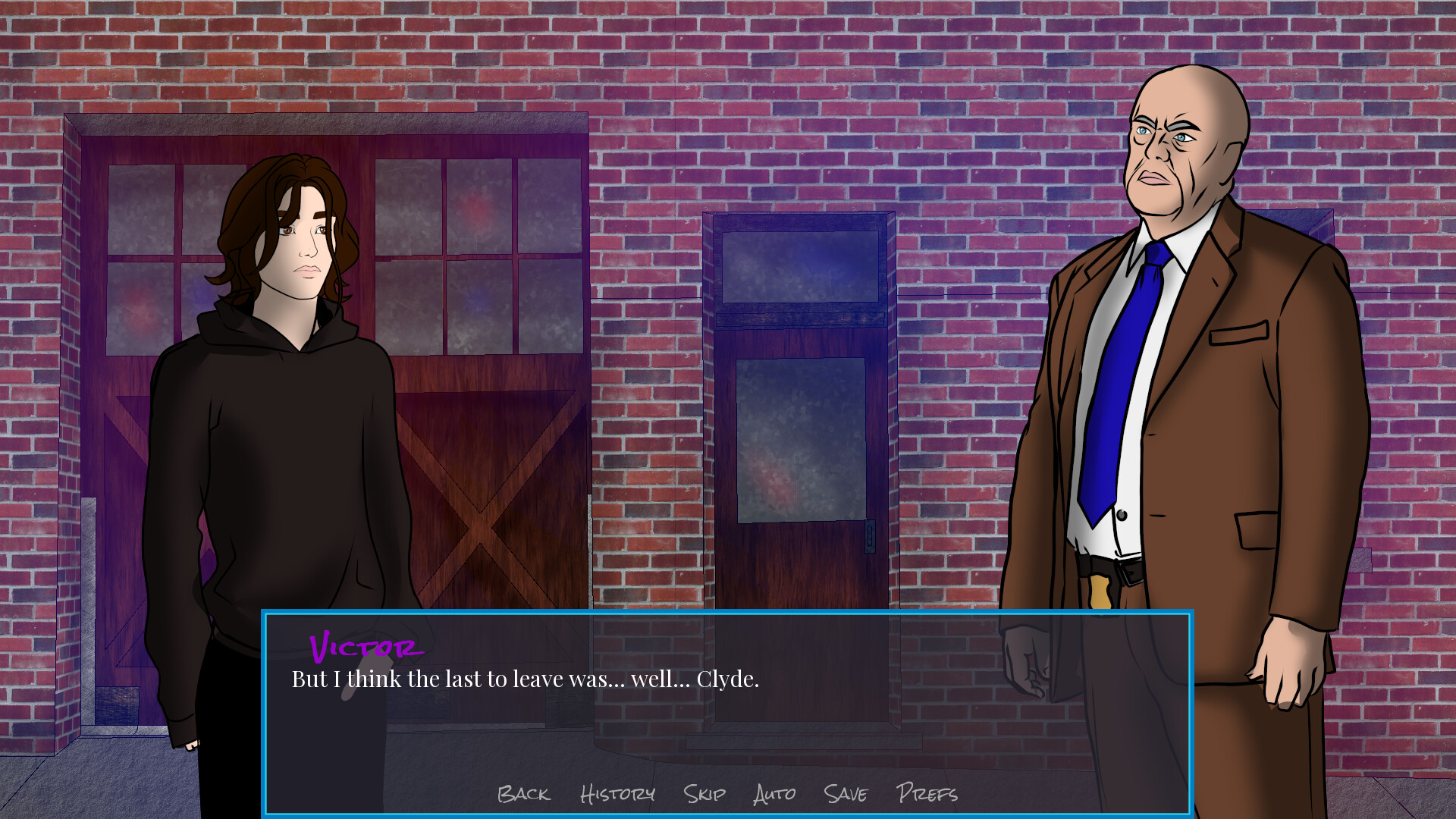The image size is (1456, 819).
Task: Open the Prefs settings menu
Action: 927,795
